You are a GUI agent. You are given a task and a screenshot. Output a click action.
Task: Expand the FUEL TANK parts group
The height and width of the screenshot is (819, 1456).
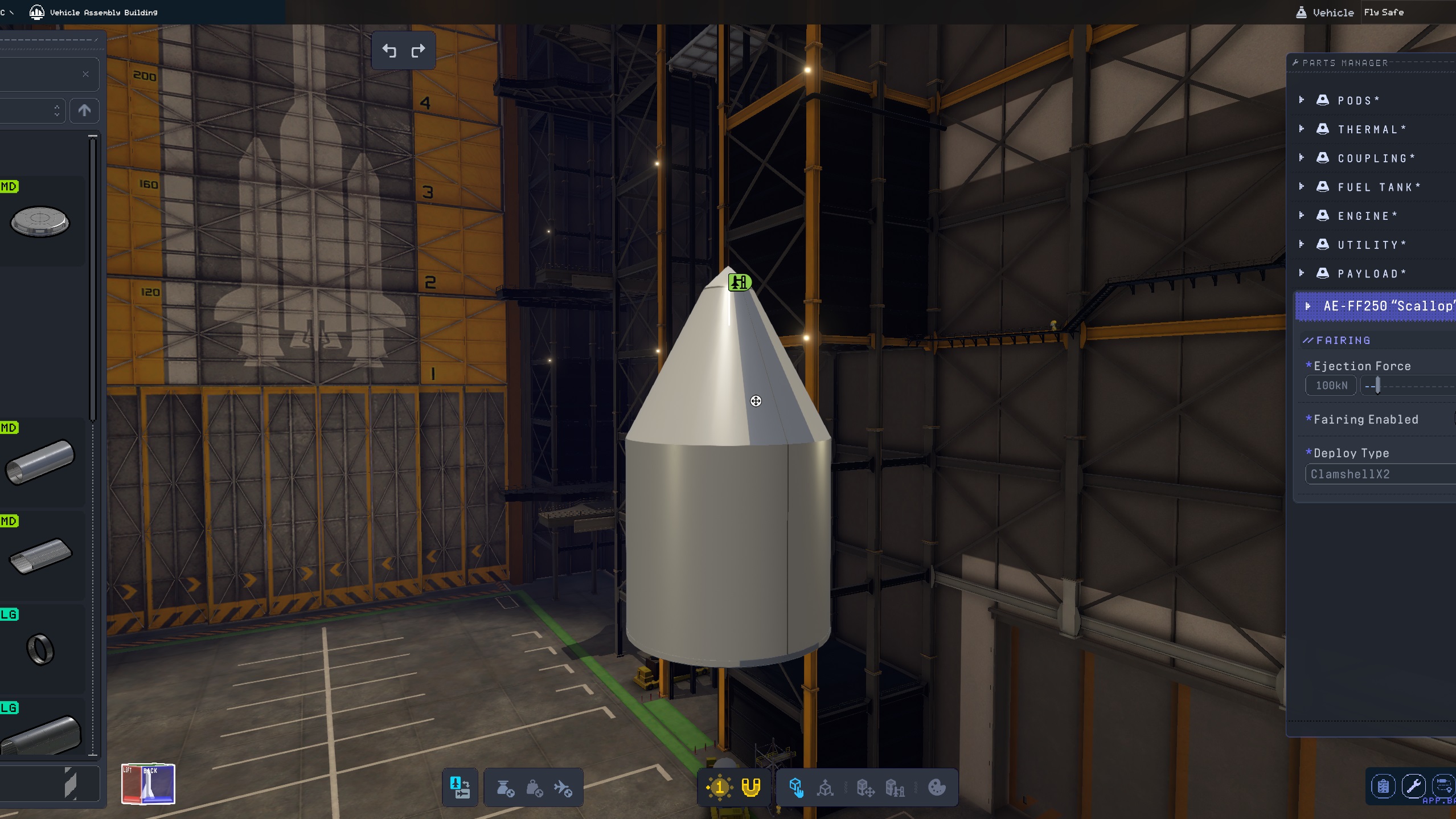[x=1302, y=187]
